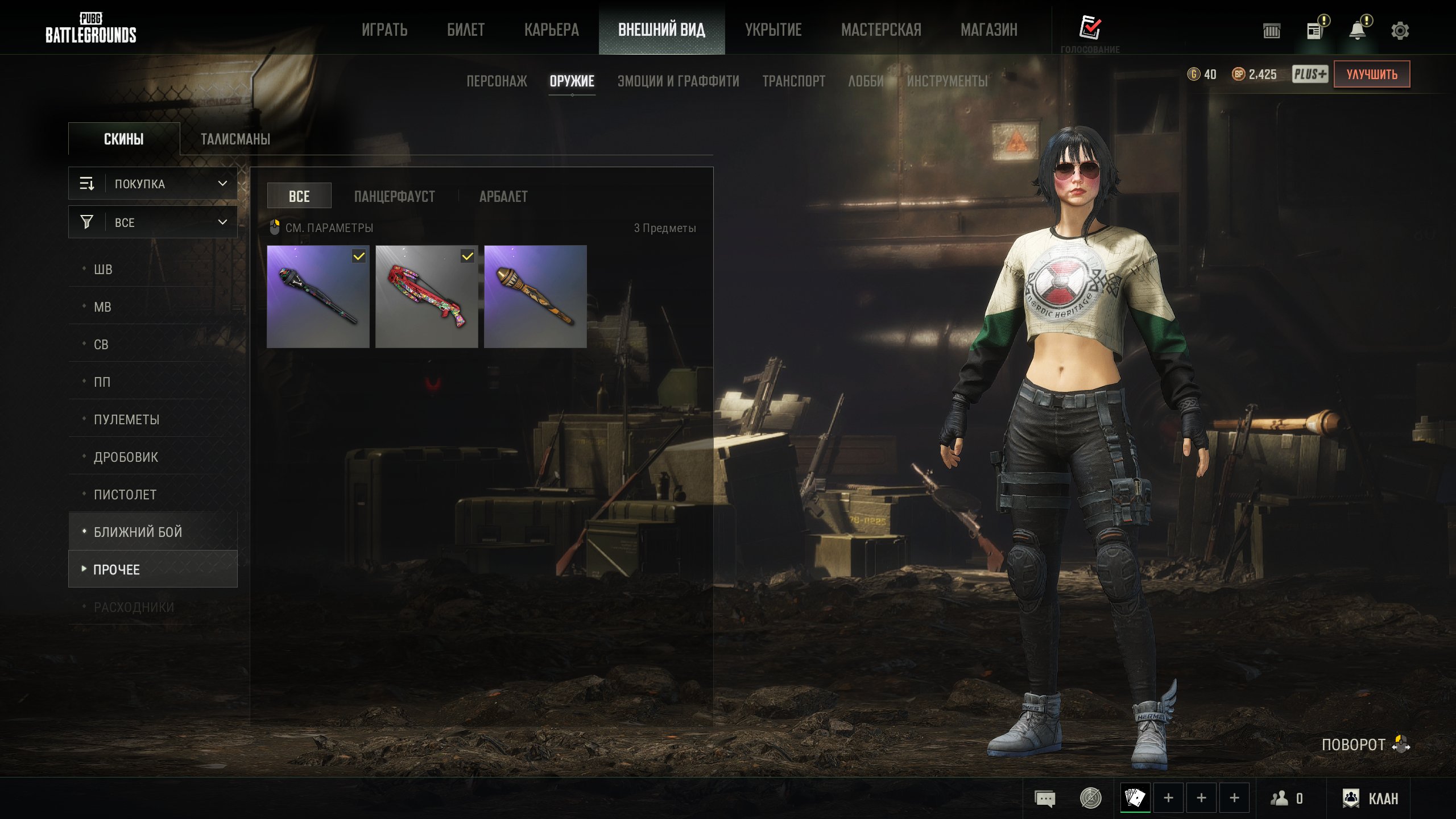Open the notifications bell
Image resolution: width=1456 pixels, height=819 pixels.
pyautogui.click(x=1358, y=31)
